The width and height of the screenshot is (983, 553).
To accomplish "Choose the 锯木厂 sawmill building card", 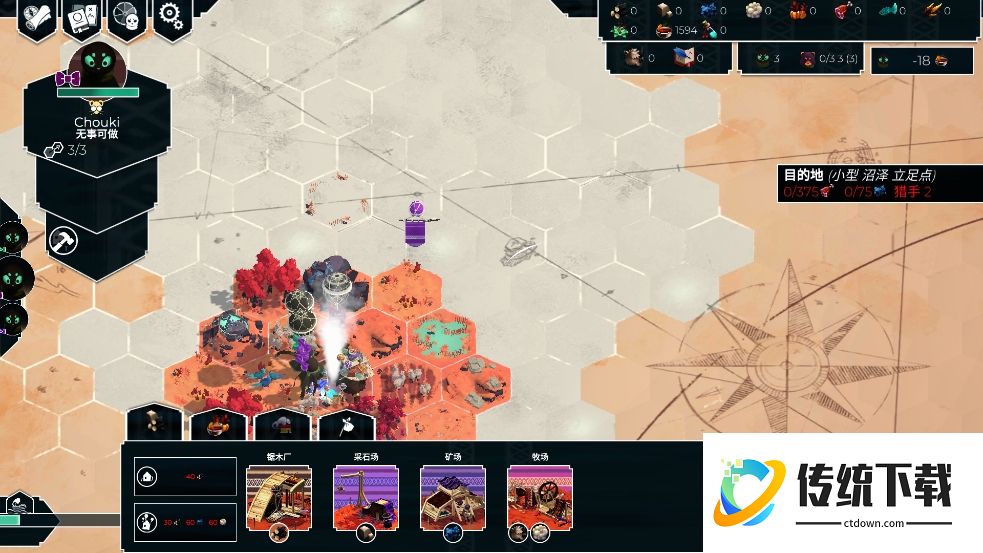I will tap(279, 497).
